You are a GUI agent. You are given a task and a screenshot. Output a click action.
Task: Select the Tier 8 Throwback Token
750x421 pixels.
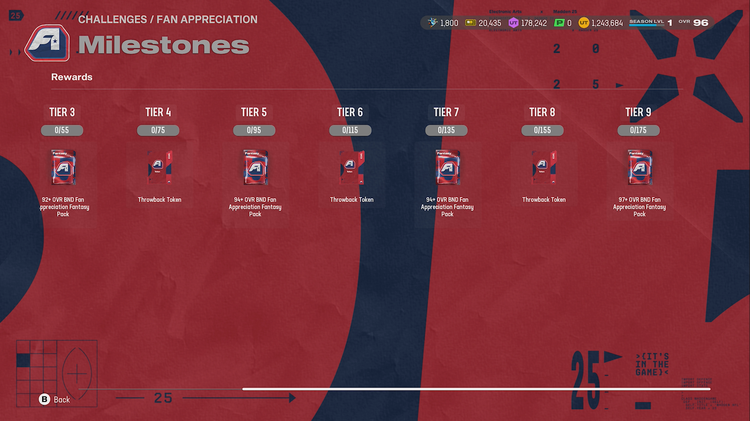tap(543, 167)
